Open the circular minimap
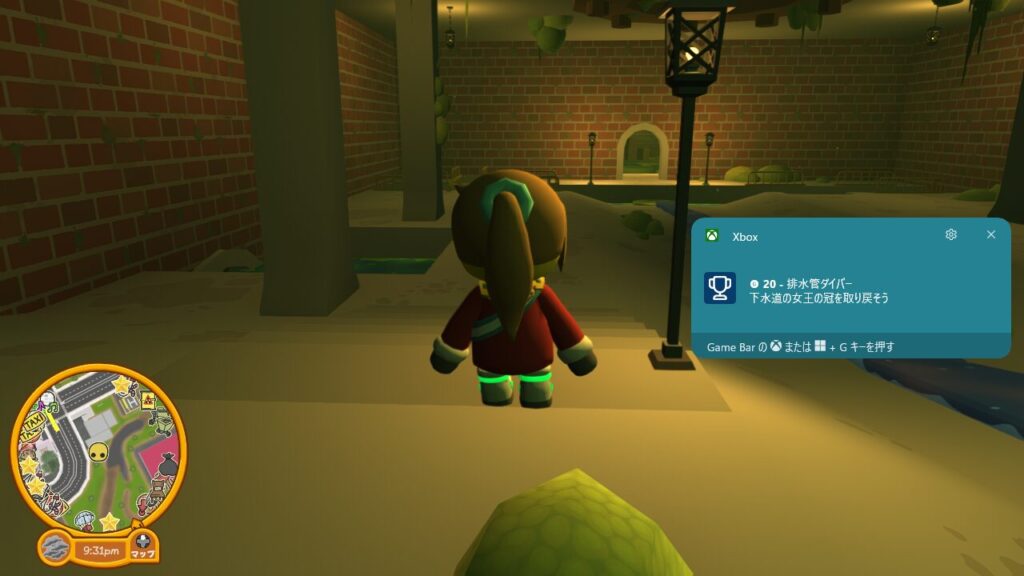The height and width of the screenshot is (576, 1024). [x=98, y=449]
